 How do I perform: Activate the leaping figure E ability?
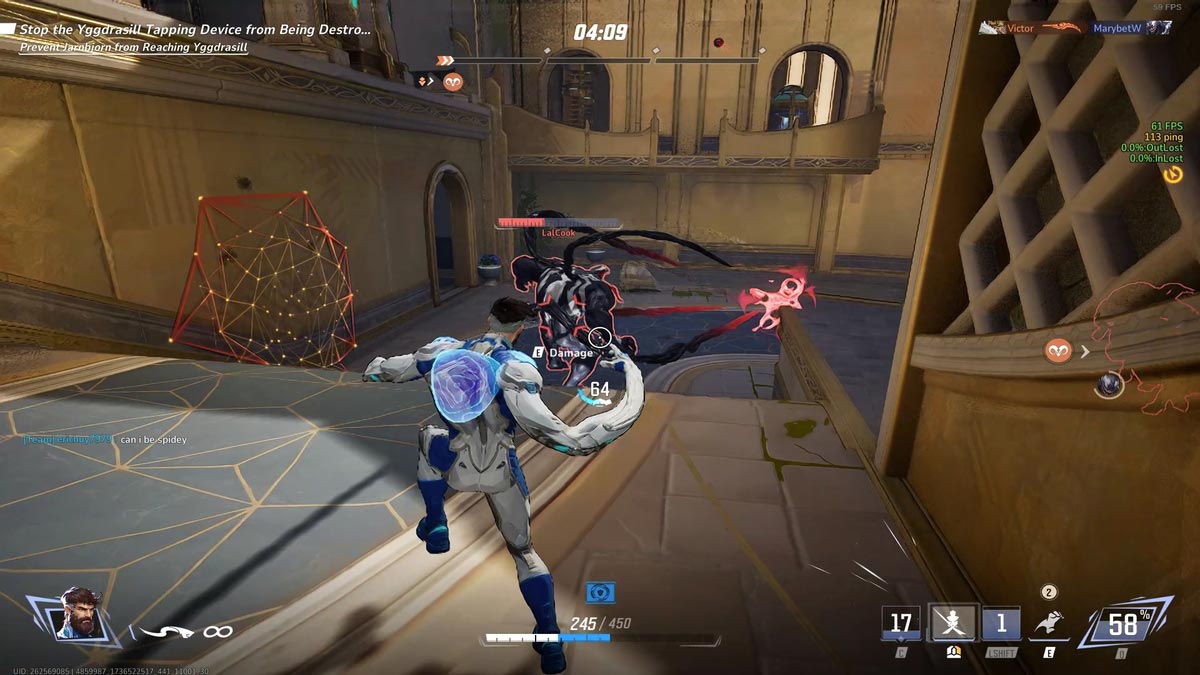point(1049,623)
